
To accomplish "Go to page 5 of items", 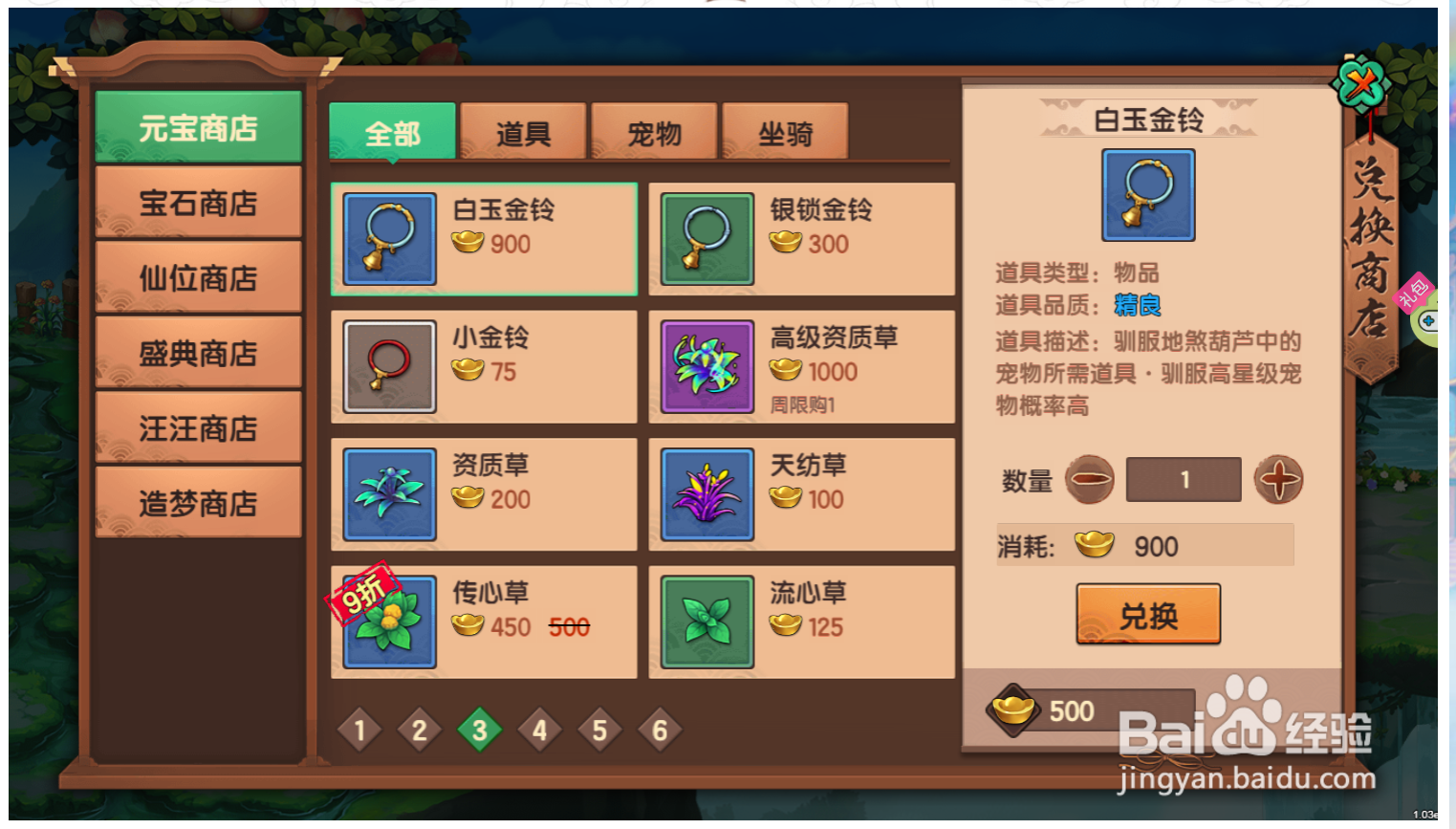I will [599, 730].
